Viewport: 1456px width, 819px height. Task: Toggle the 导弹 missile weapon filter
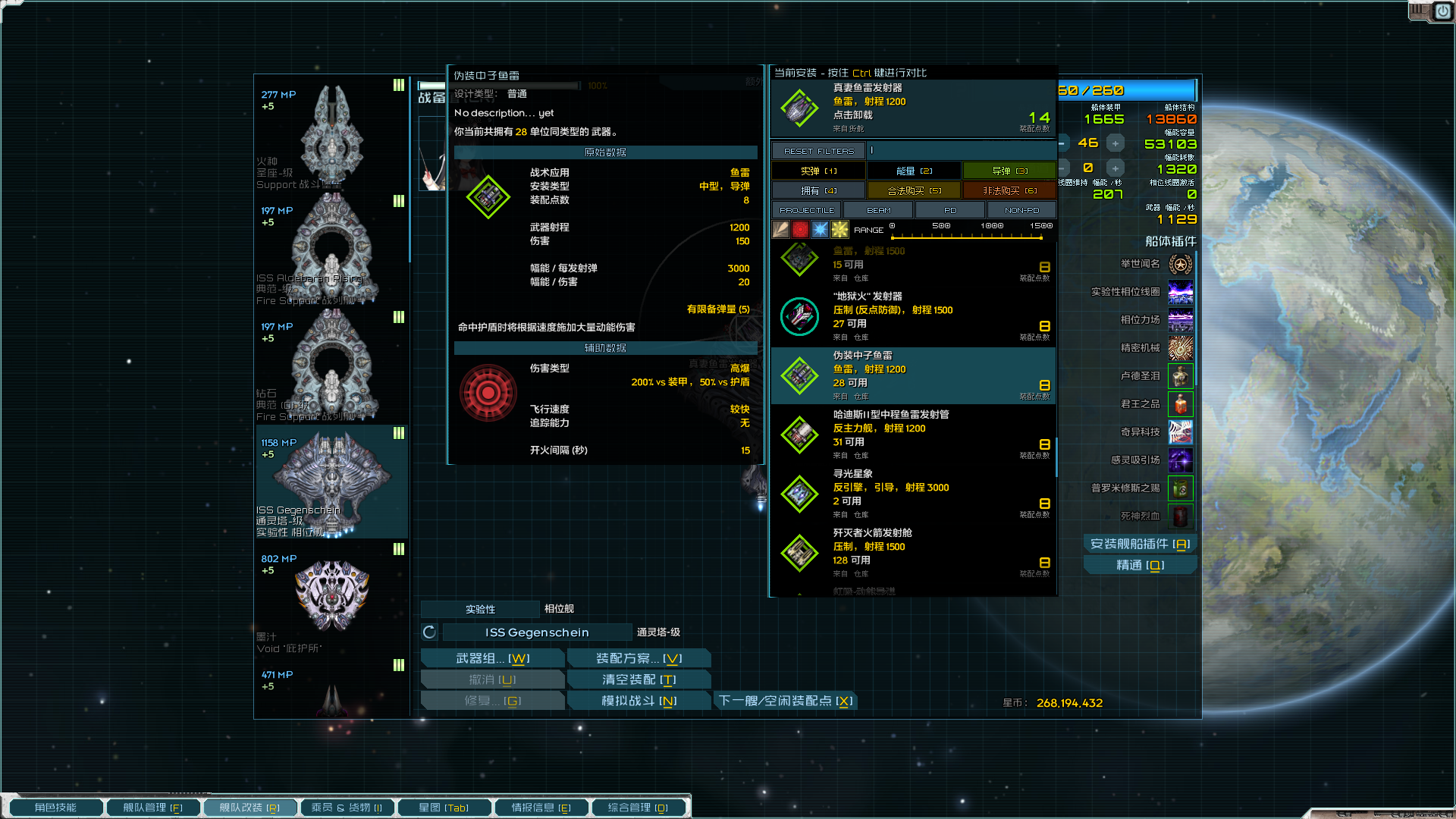1009,171
